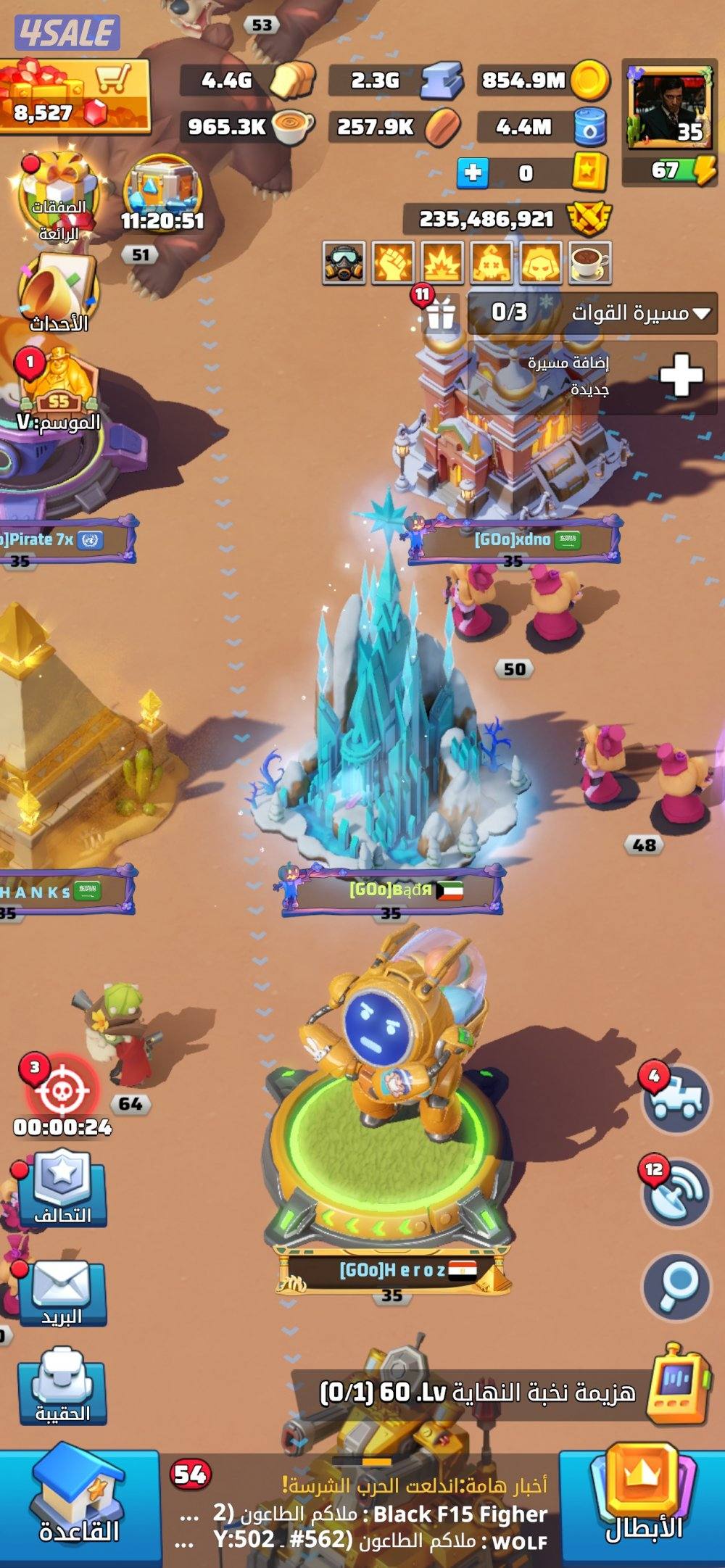Select the gas mask buff icon
This screenshot has width=725, height=1568.
tap(344, 262)
